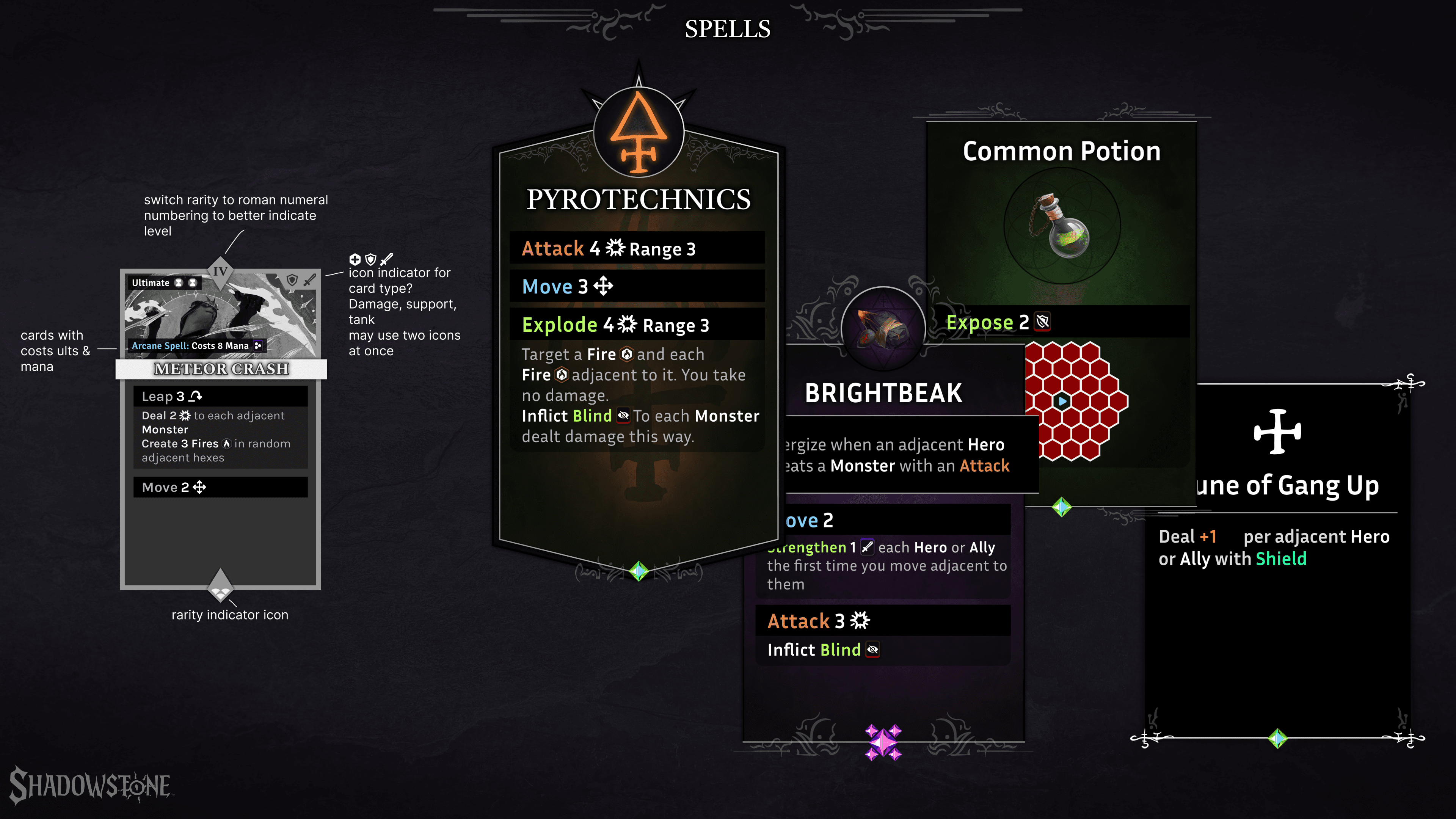Screen dimensions: 1456x819
Task: Click the pink gem on Brightbeak card
Action: (883, 742)
